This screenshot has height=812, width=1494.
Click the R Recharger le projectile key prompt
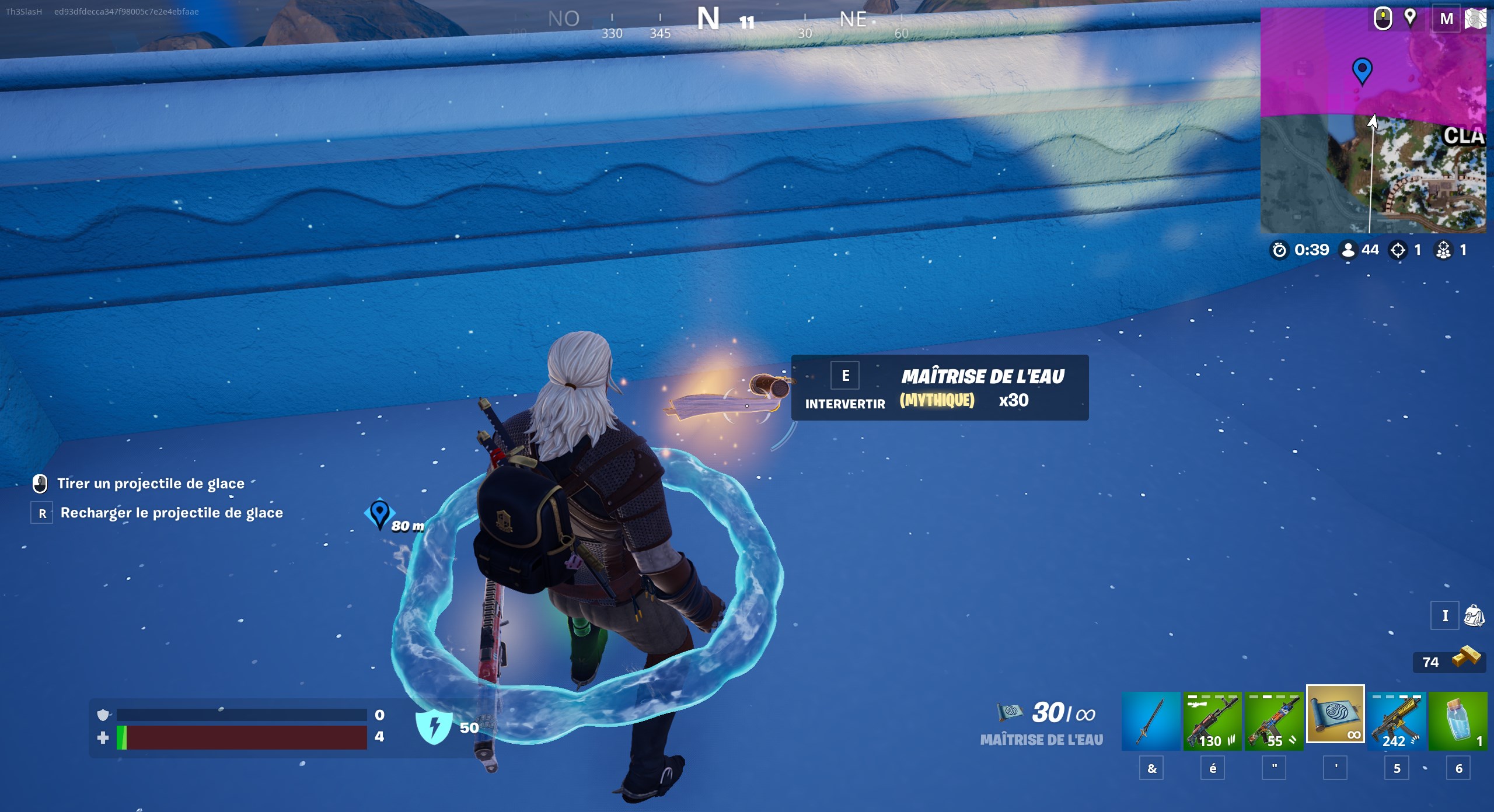coord(41,513)
